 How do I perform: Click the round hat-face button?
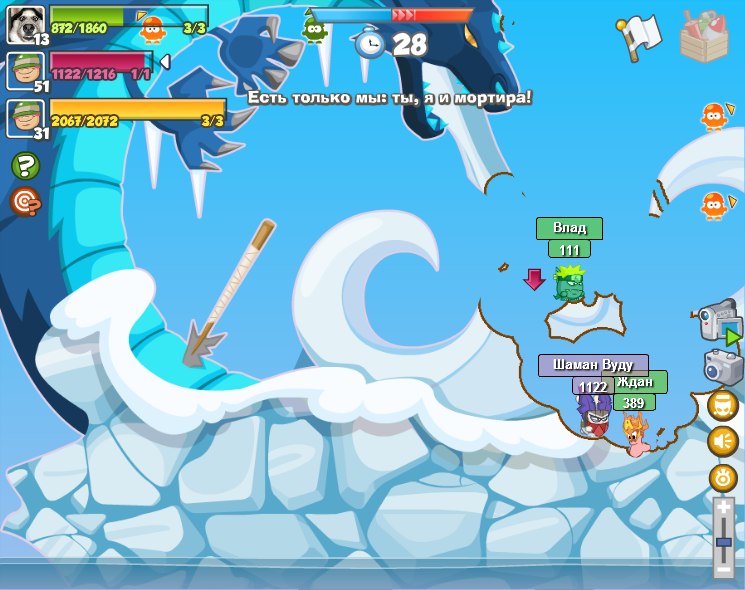click(723, 405)
